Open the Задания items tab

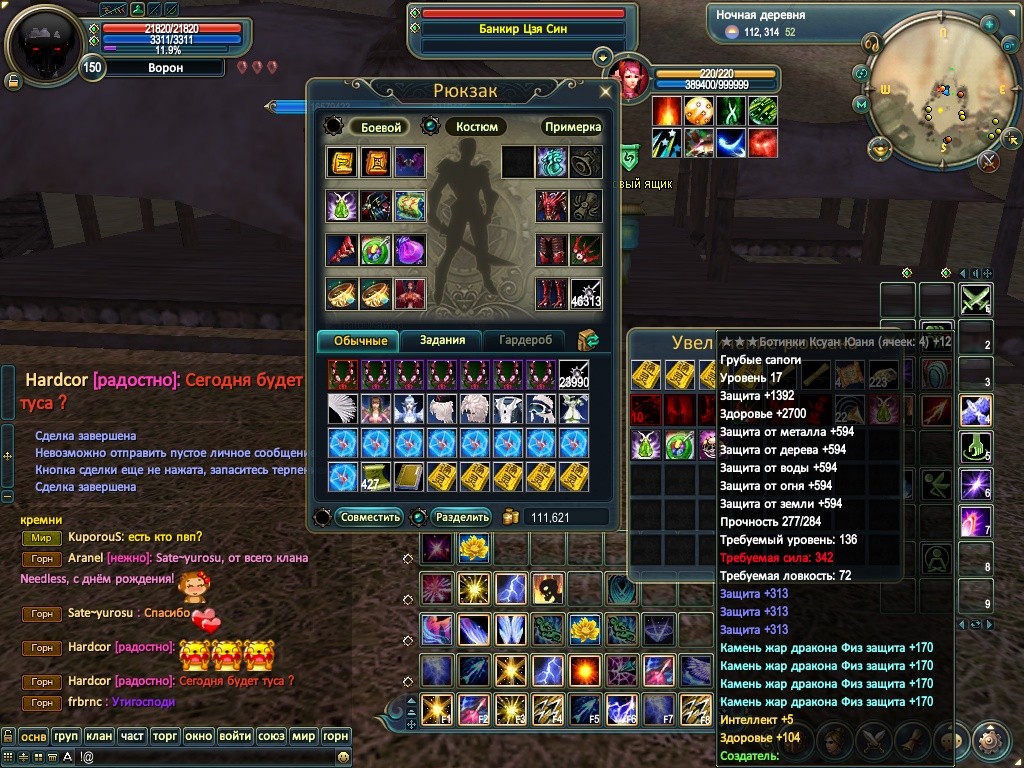442,340
